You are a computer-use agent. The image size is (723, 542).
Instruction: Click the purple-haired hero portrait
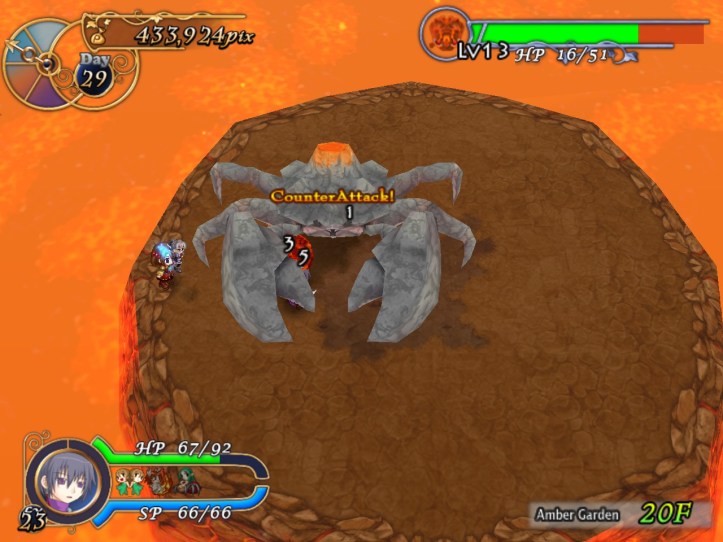[x=68, y=477]
